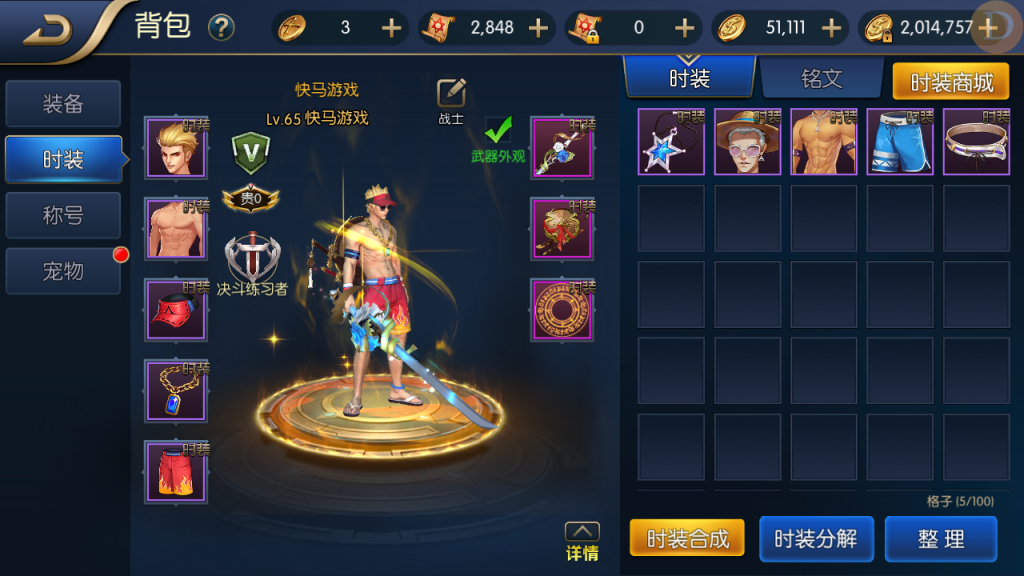This screenshot has width=1024, height=576.
Task: Select the equipped red cap slot
Action: tap(176, 310)
